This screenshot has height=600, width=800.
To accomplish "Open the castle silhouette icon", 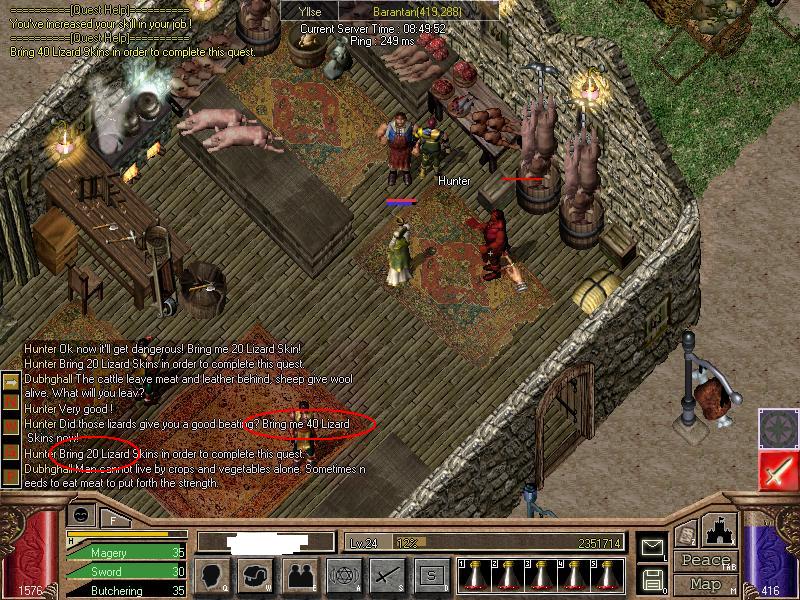I will (720, 529).
